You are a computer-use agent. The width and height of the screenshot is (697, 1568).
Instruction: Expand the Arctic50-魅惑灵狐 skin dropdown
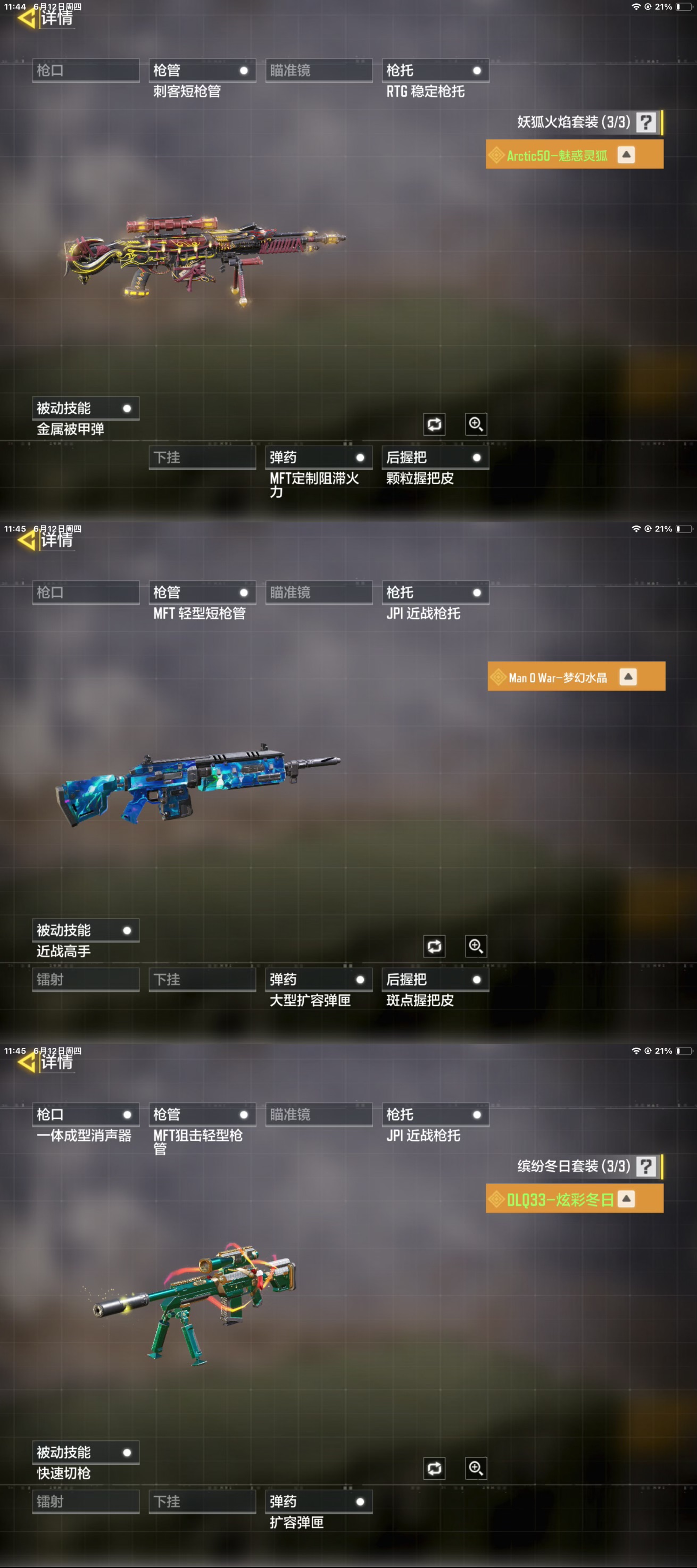pos(626,155)
